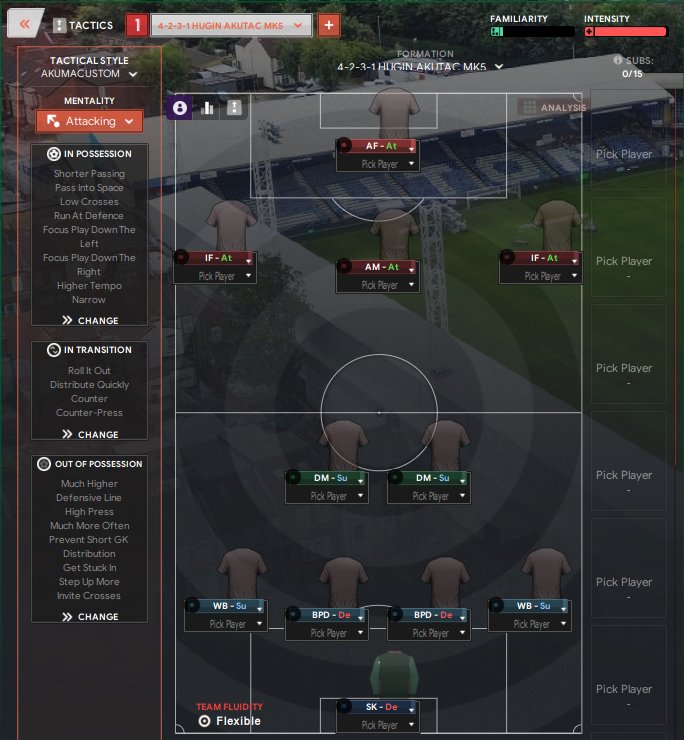Open the Formation 4-2-3-1 dropdown

(x=420, y=67)
